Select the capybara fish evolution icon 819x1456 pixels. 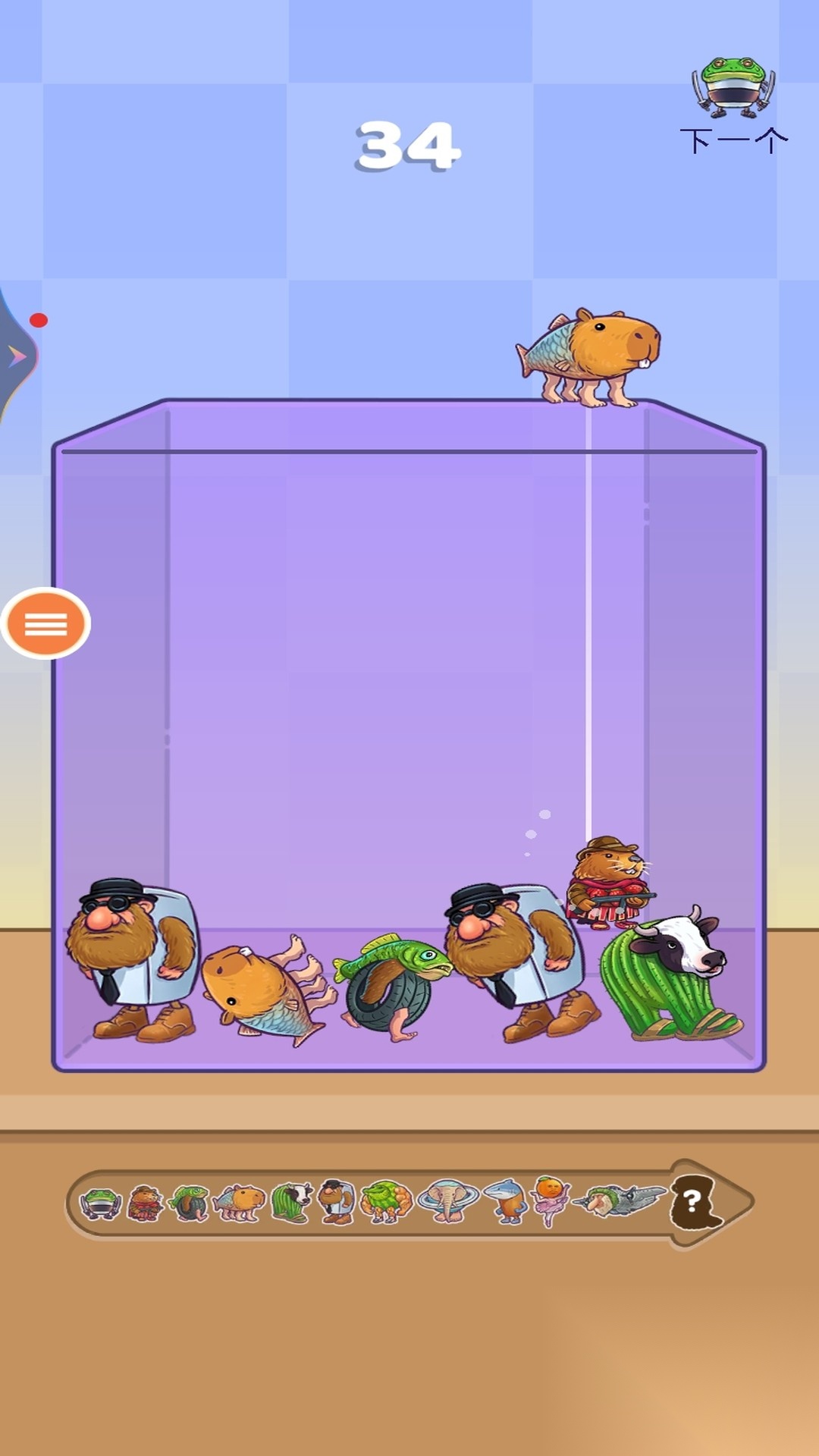pos(240,1203)
